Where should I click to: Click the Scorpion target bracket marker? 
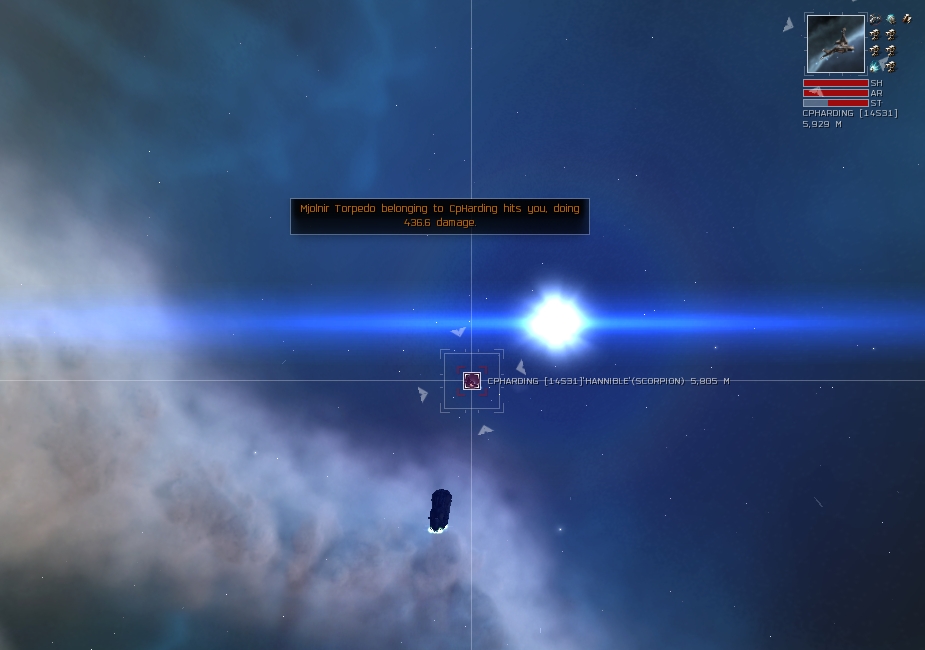472,380
